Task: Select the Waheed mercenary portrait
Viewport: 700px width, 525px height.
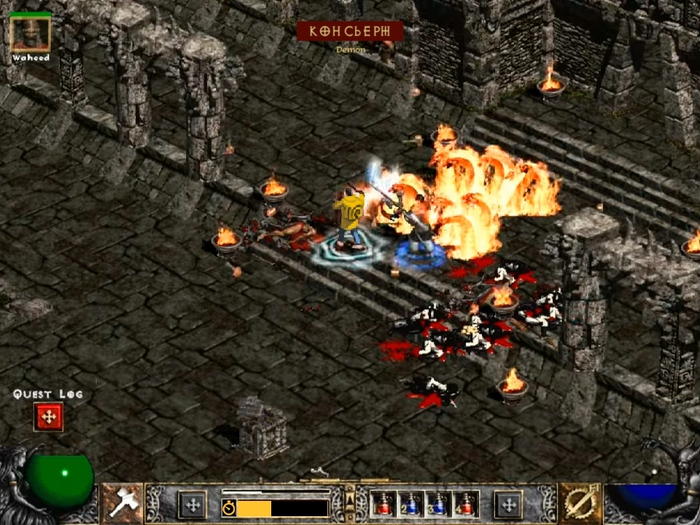Action: tap(30, 33)
